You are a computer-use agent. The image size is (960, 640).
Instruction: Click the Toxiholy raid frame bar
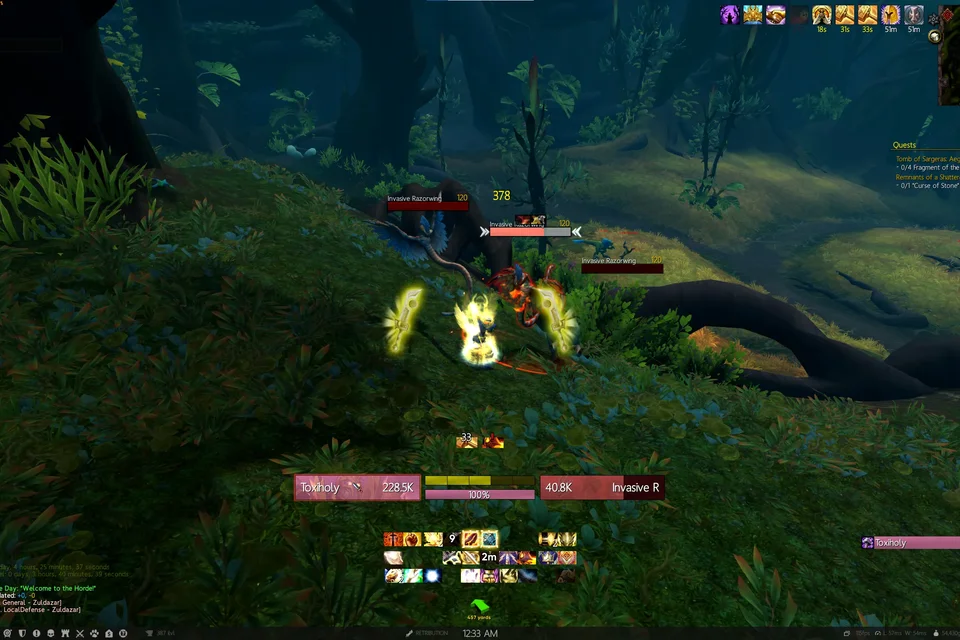(909, 543)
